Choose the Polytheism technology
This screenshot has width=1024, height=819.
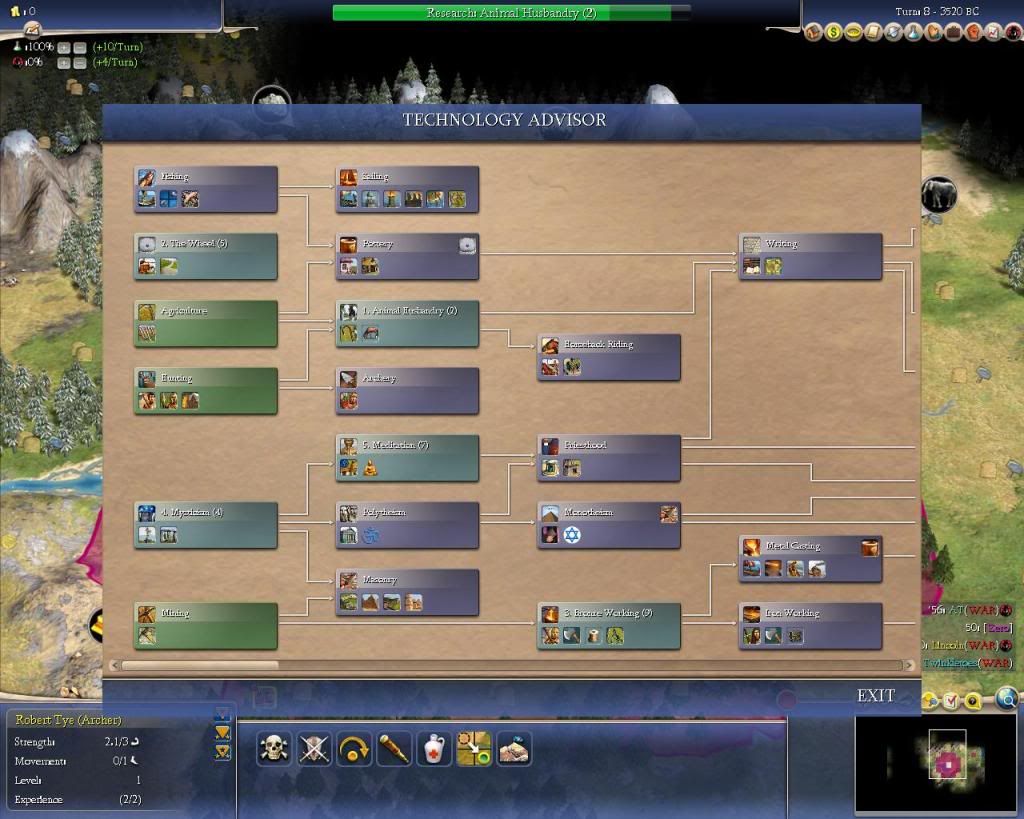[407, 525]
